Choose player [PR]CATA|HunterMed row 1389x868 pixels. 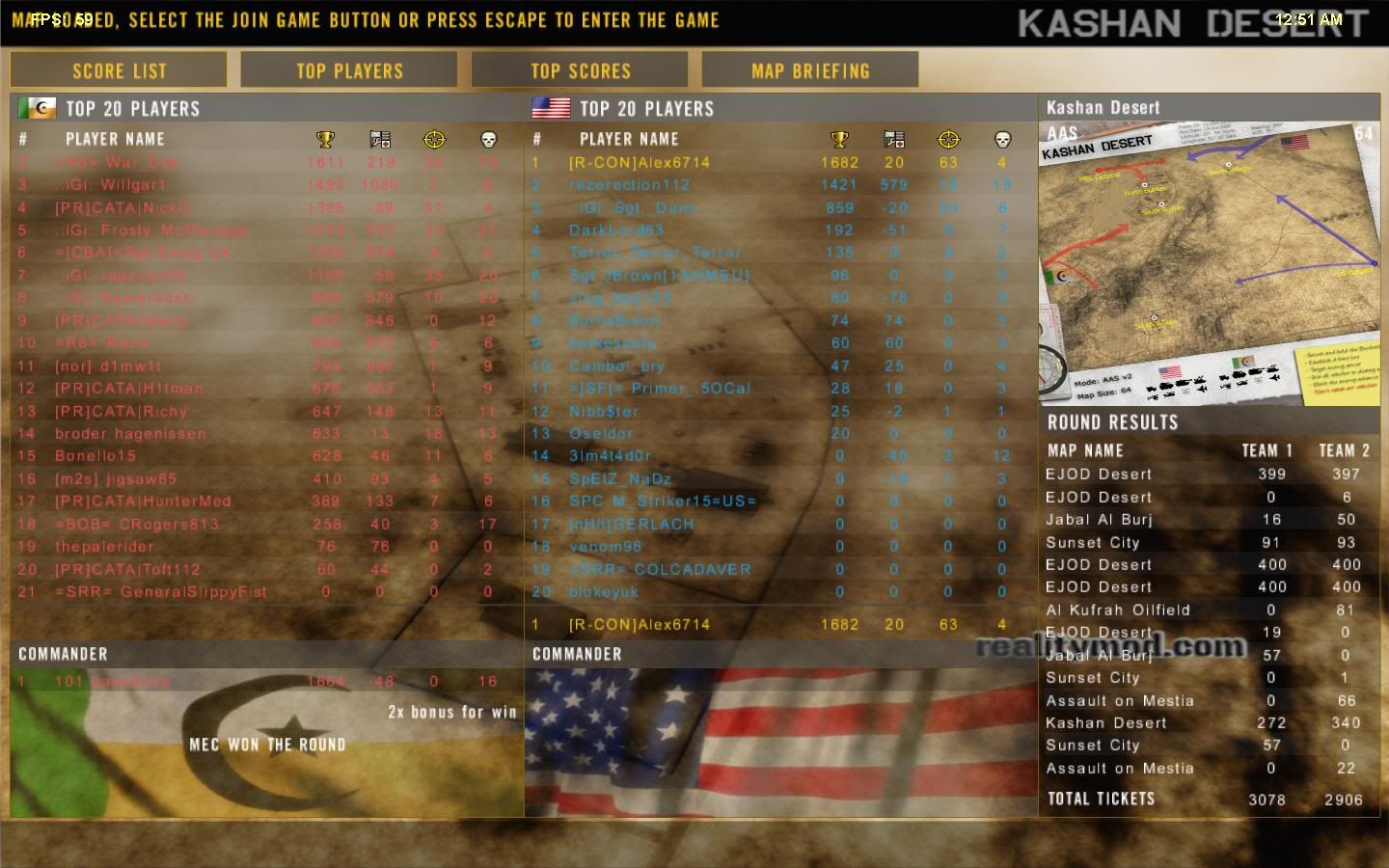[143, 502]
